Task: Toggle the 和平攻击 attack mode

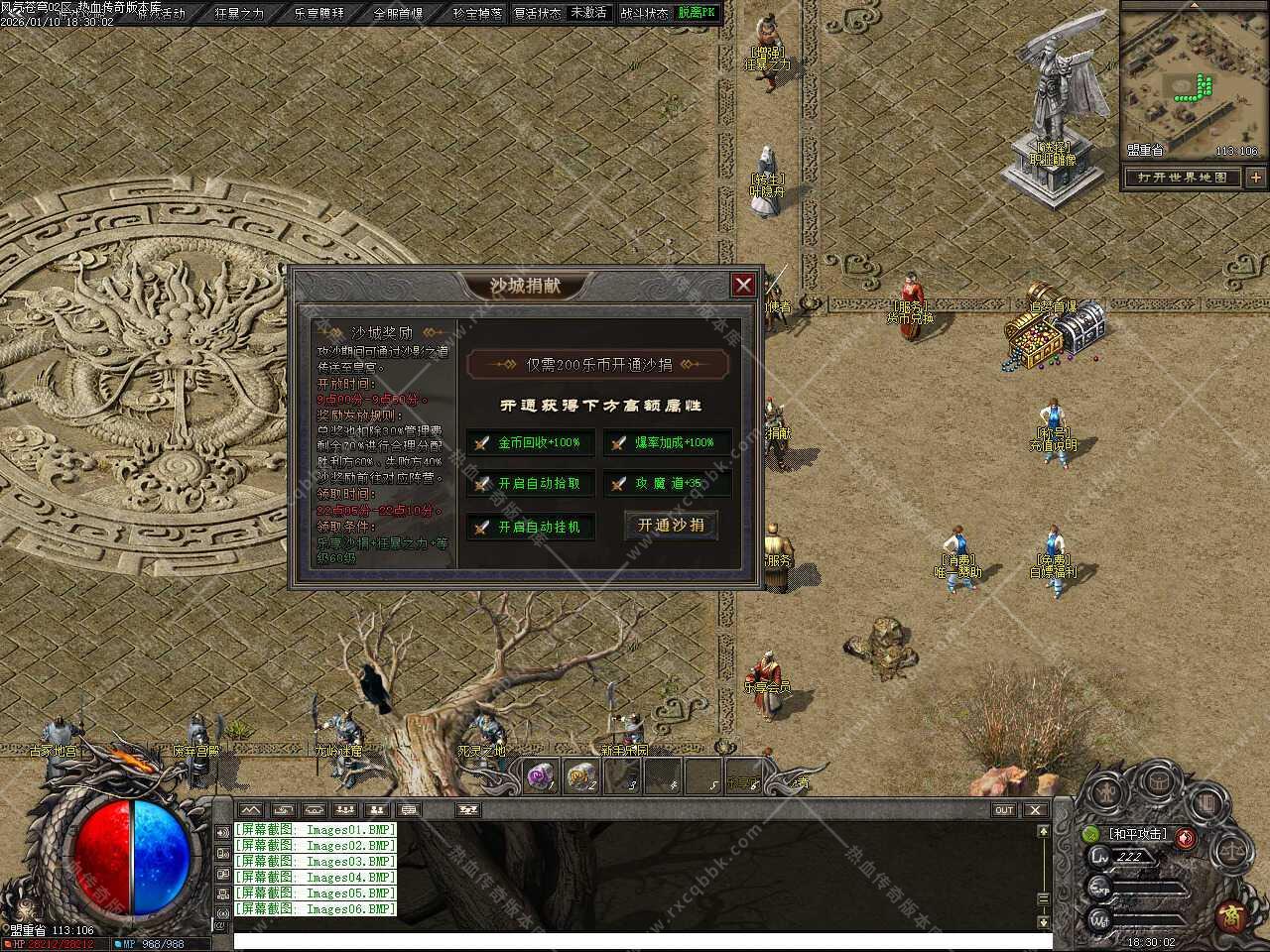Action: (1138, 834)
